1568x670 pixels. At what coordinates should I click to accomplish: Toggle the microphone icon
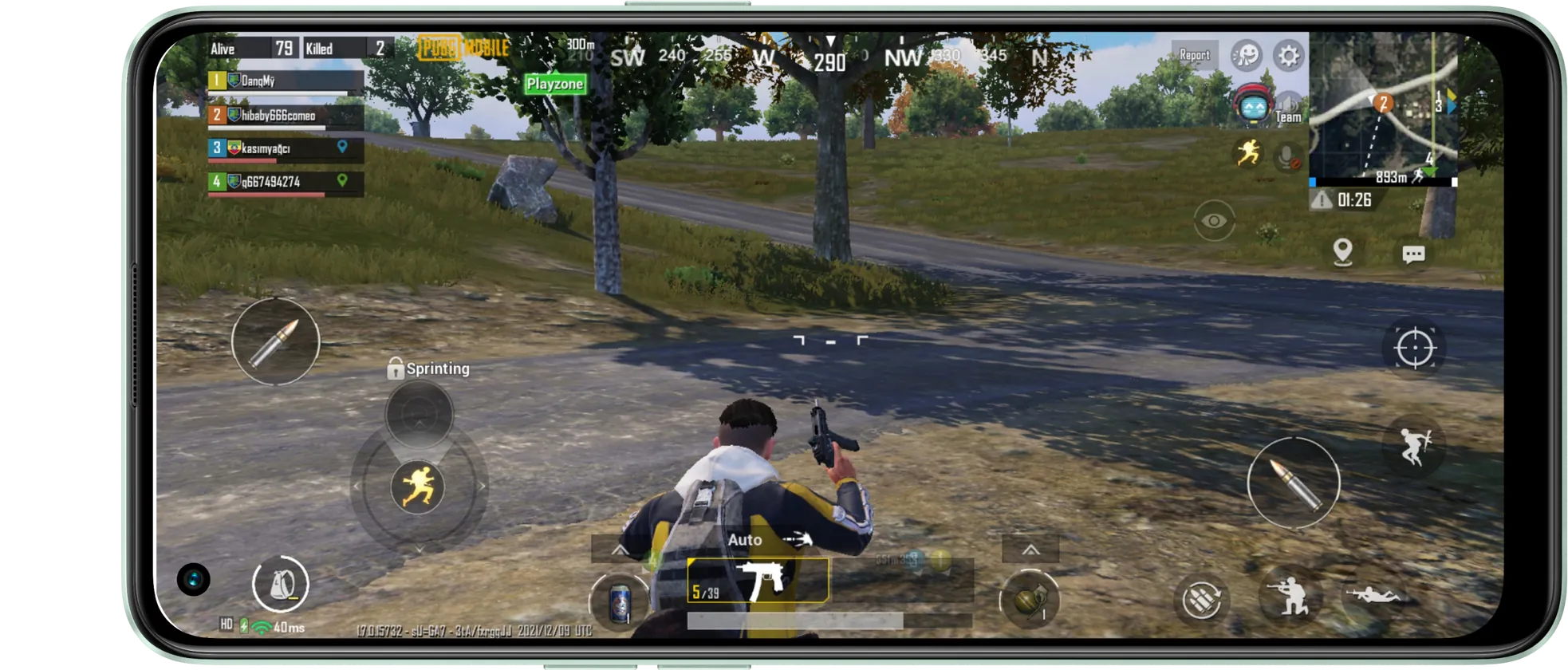coord(1287,156)
